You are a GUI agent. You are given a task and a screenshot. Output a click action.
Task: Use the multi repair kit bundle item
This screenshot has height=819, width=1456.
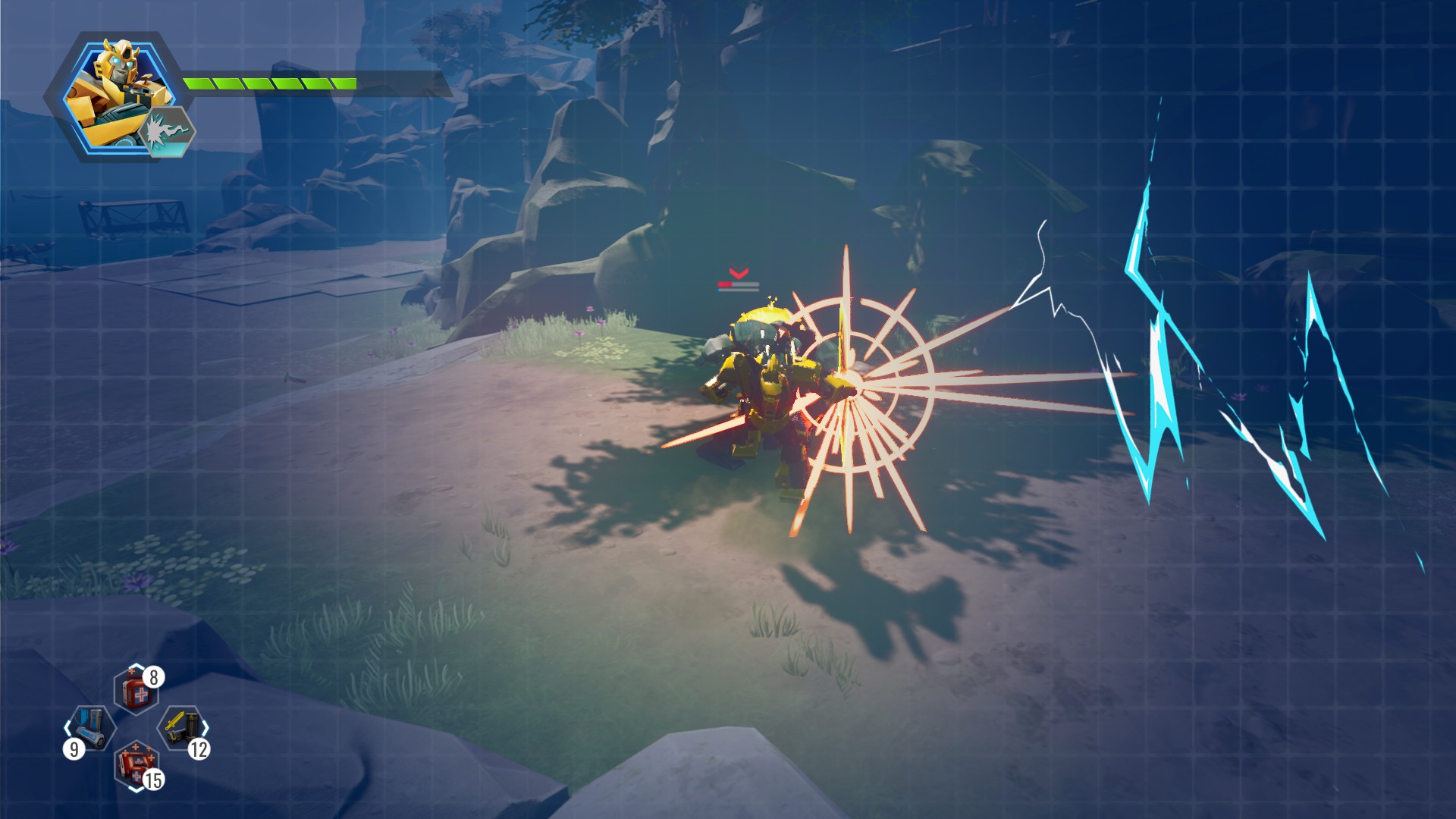(x=136, y=766)
